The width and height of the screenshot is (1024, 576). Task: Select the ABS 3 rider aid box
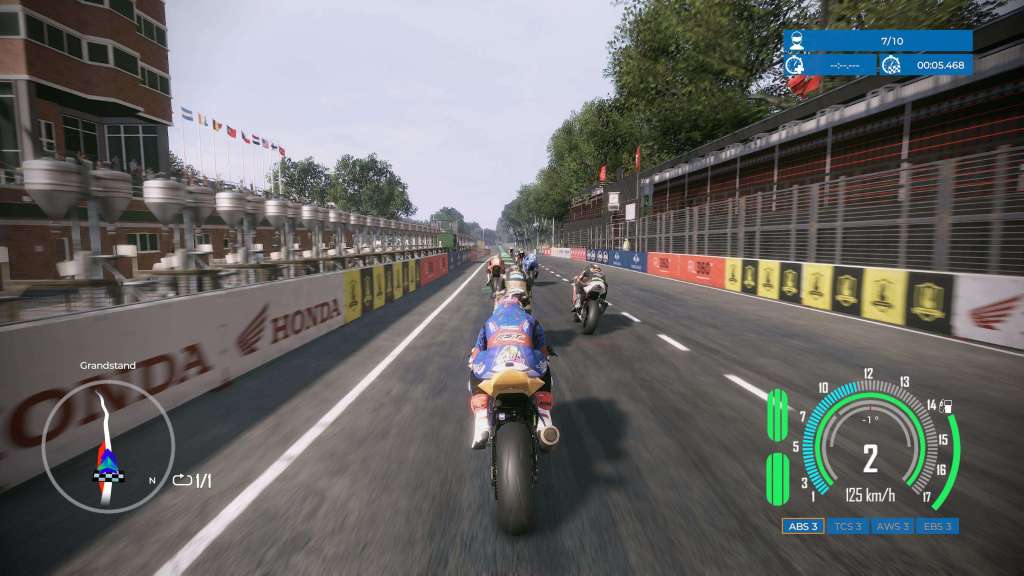803,526
